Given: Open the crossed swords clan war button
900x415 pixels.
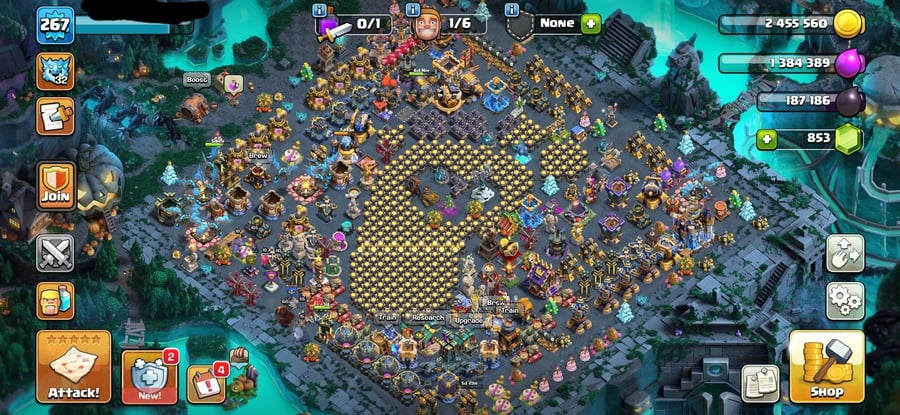Looking at the screenshot, I should click(x=55, y=252).
